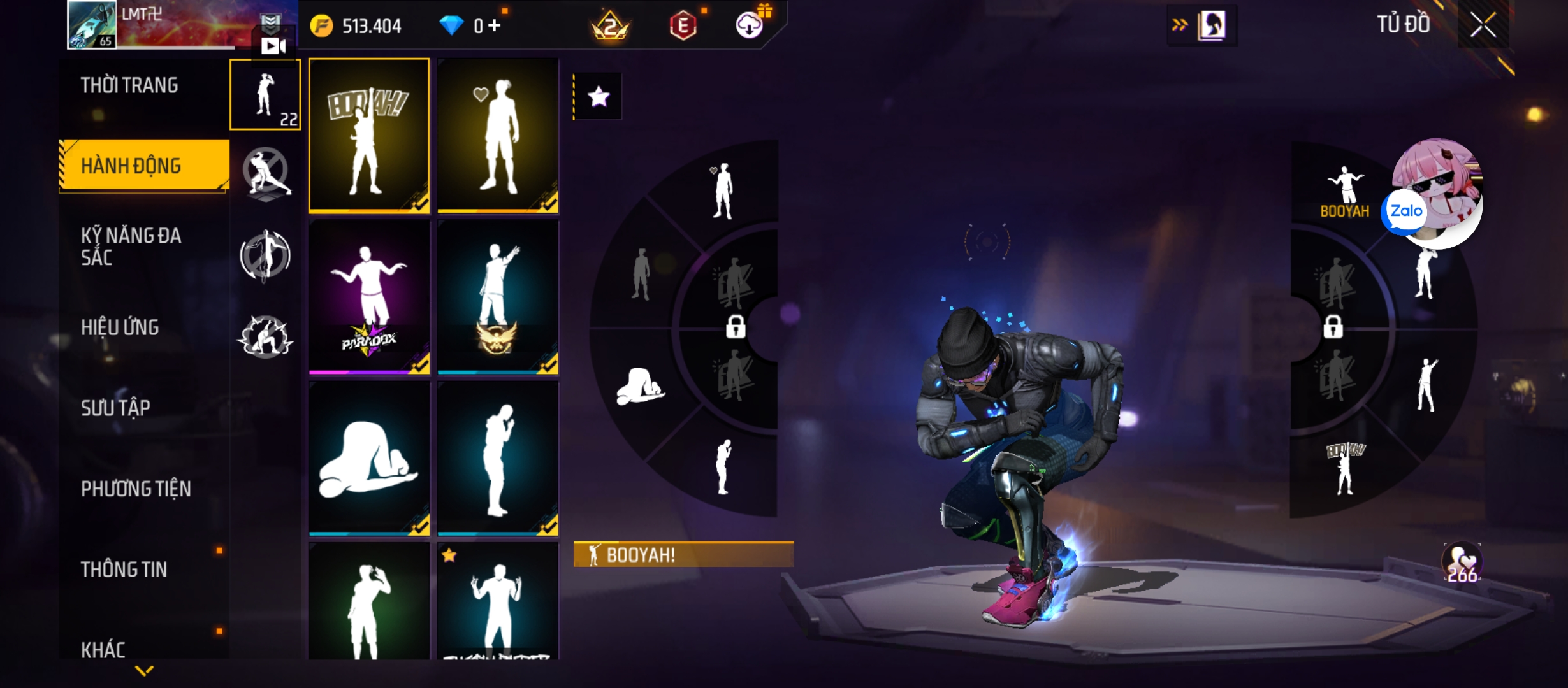The width and height of the screenshot is (1568, 688).
Task: Select the heart emote tile
Action: (x=498, y=135)
